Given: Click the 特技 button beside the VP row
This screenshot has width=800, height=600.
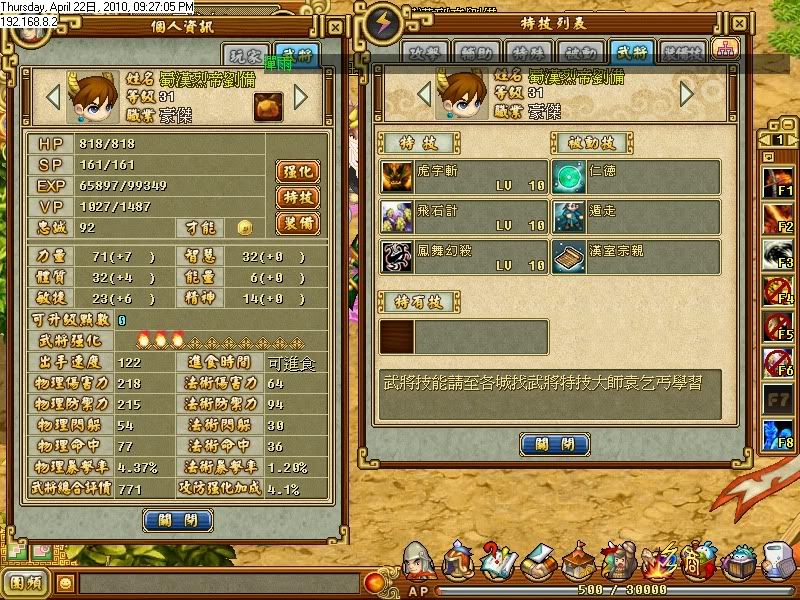Looking at the screenshot, I should tap(297, 197).
